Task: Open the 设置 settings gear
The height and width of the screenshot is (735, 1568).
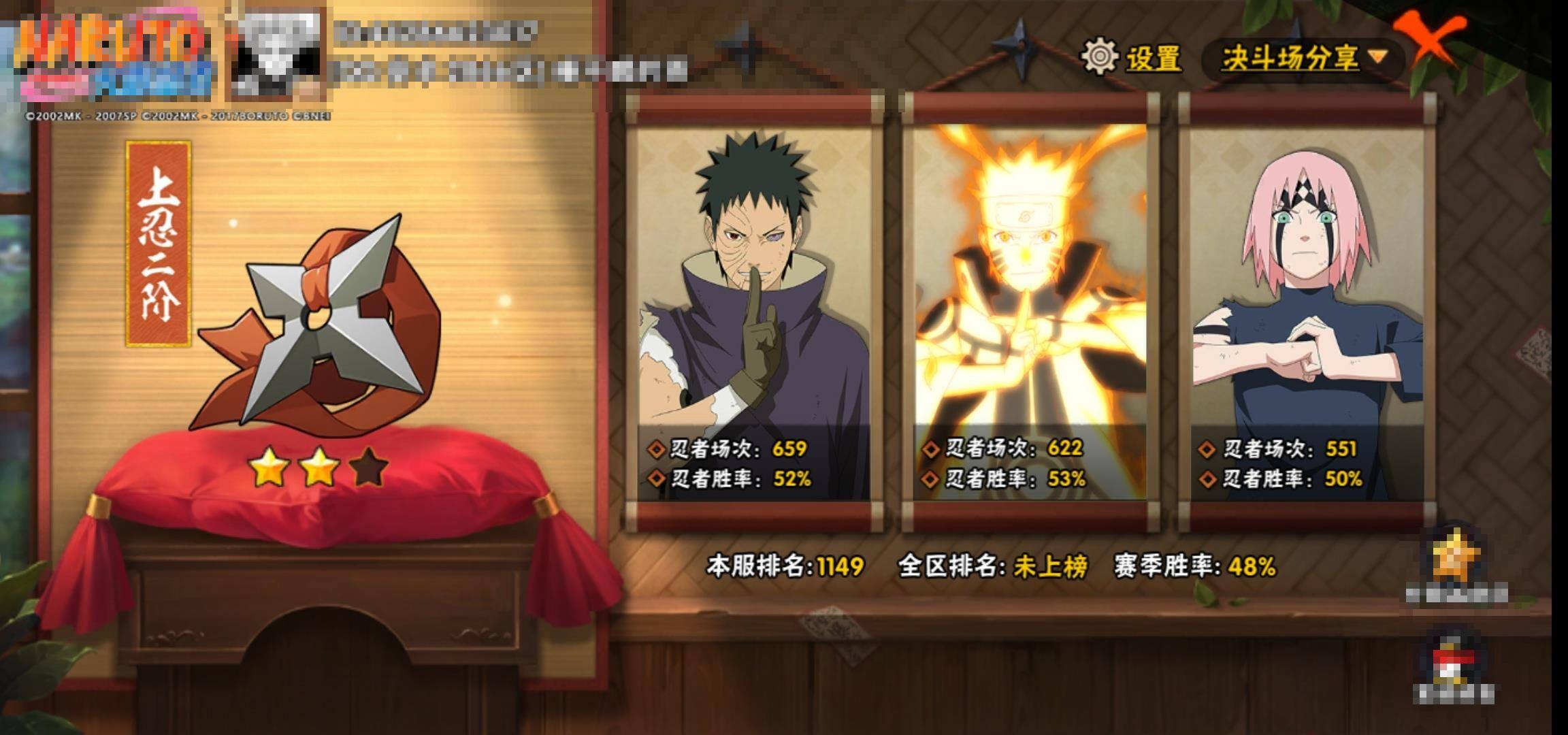Action: 1100,57
